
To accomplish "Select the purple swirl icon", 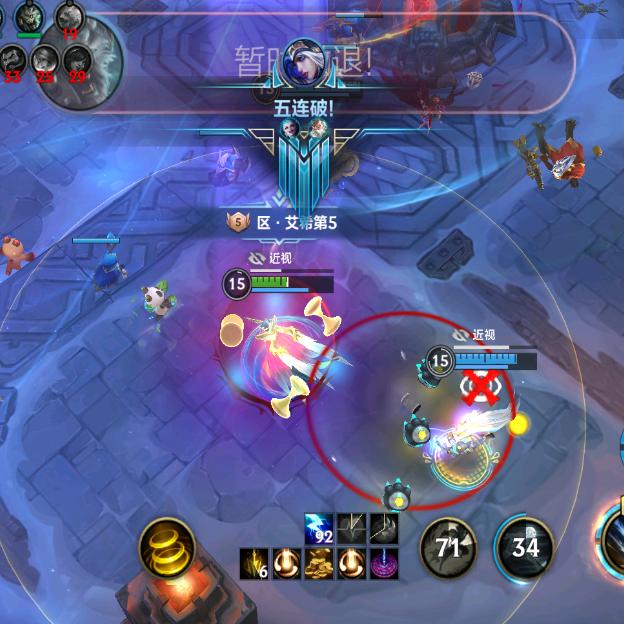I will click(383, 563).
